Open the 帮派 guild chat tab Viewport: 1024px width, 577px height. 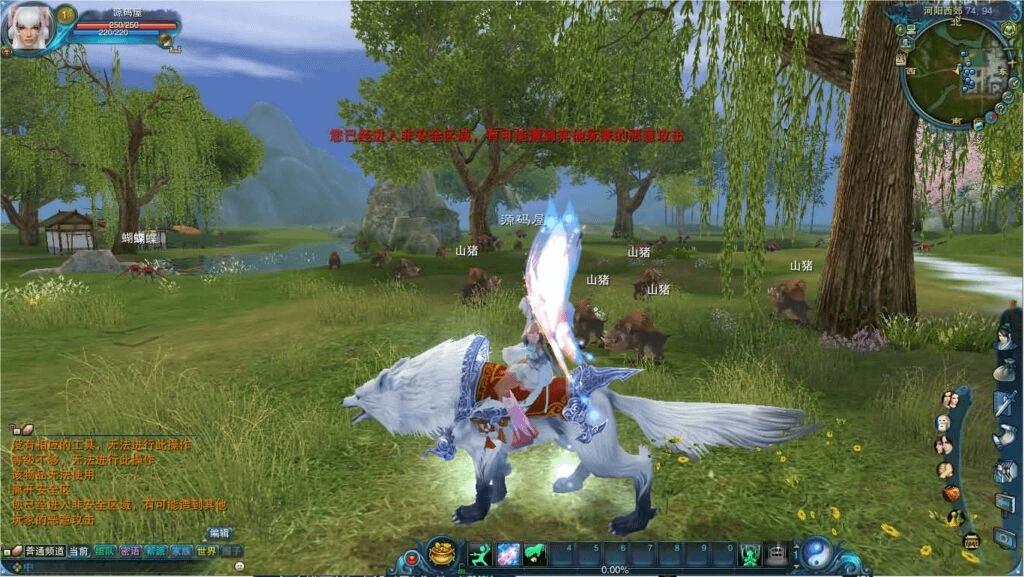(x=155, y=551)
